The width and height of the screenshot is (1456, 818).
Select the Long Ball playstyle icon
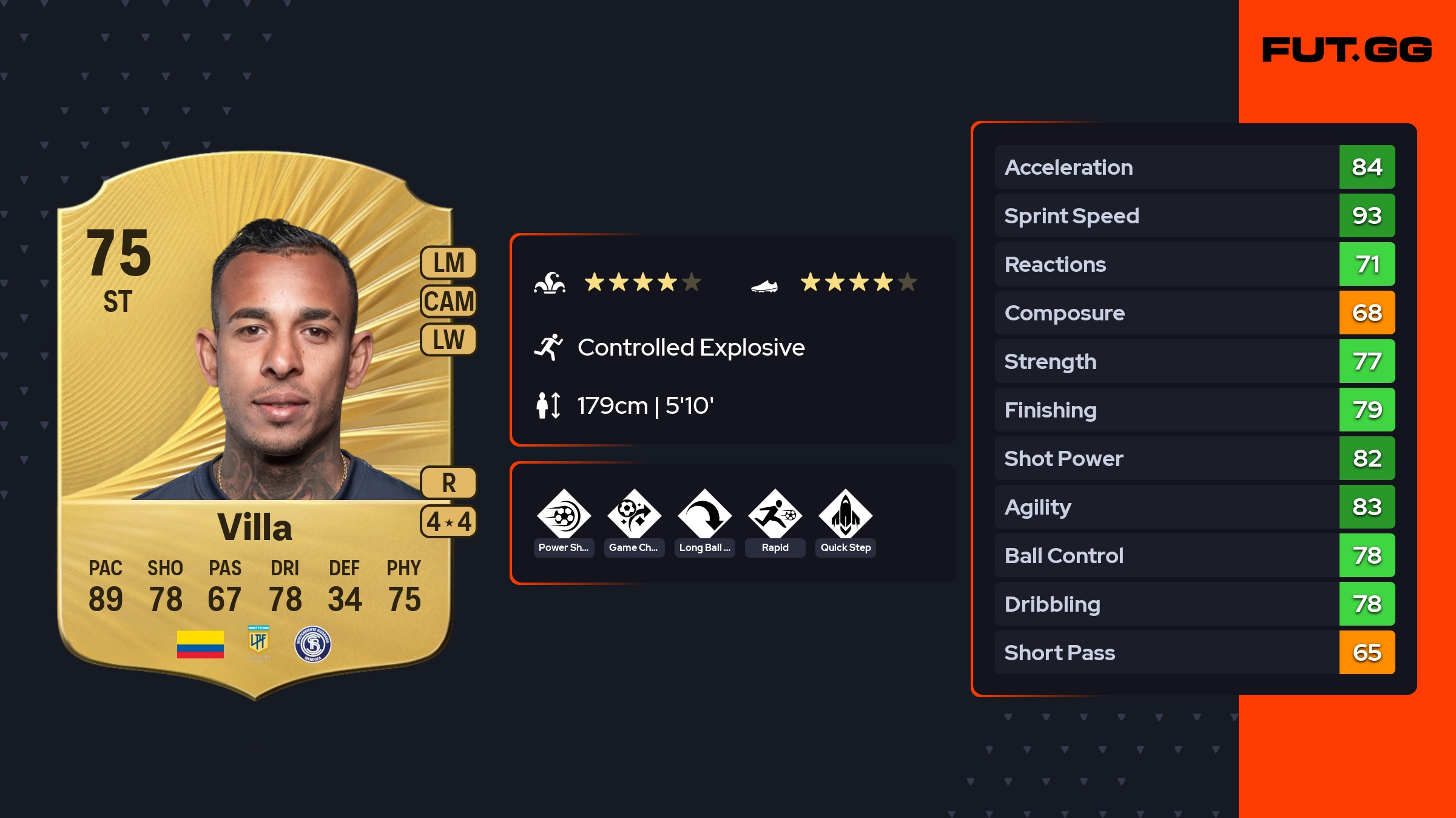click(704, 516)
